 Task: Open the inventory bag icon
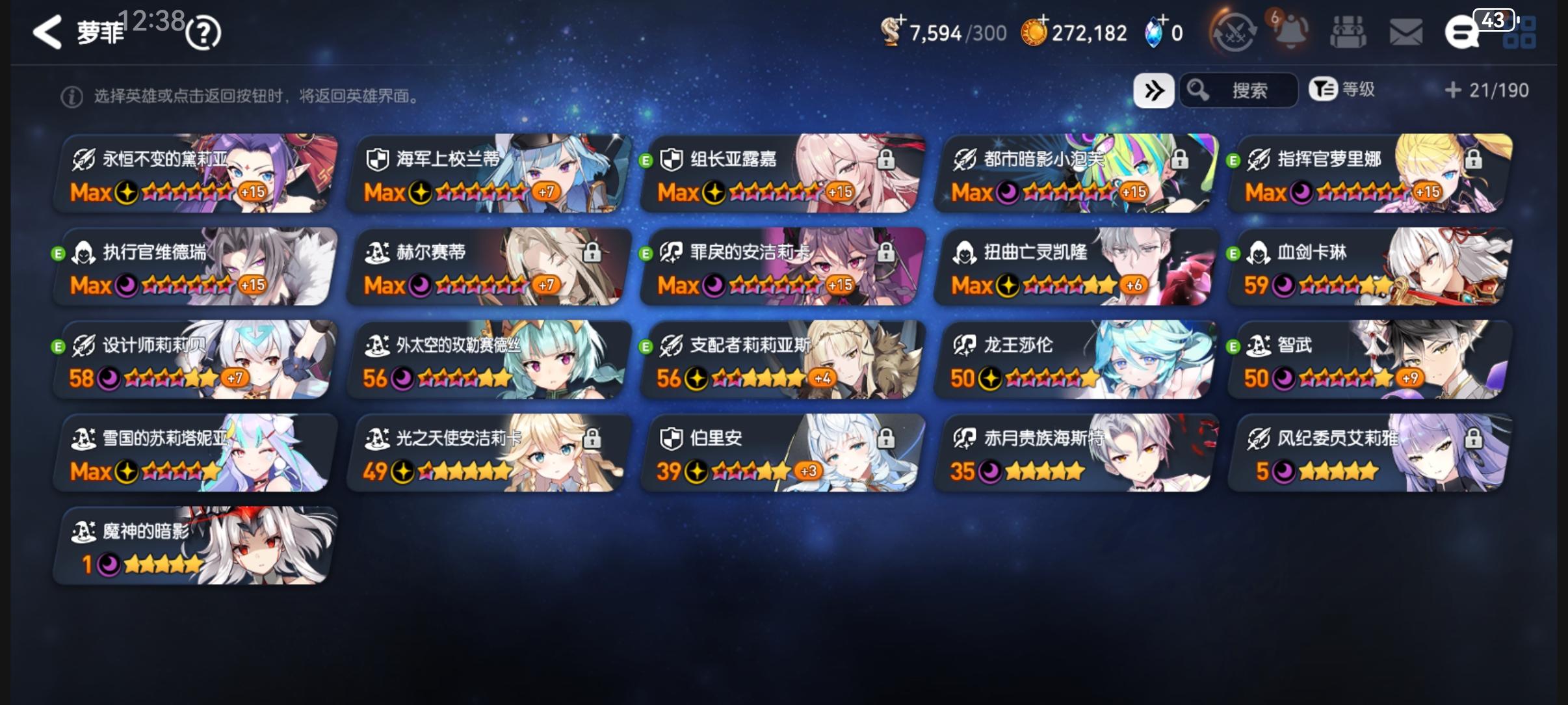click(x=1349, y=31)
